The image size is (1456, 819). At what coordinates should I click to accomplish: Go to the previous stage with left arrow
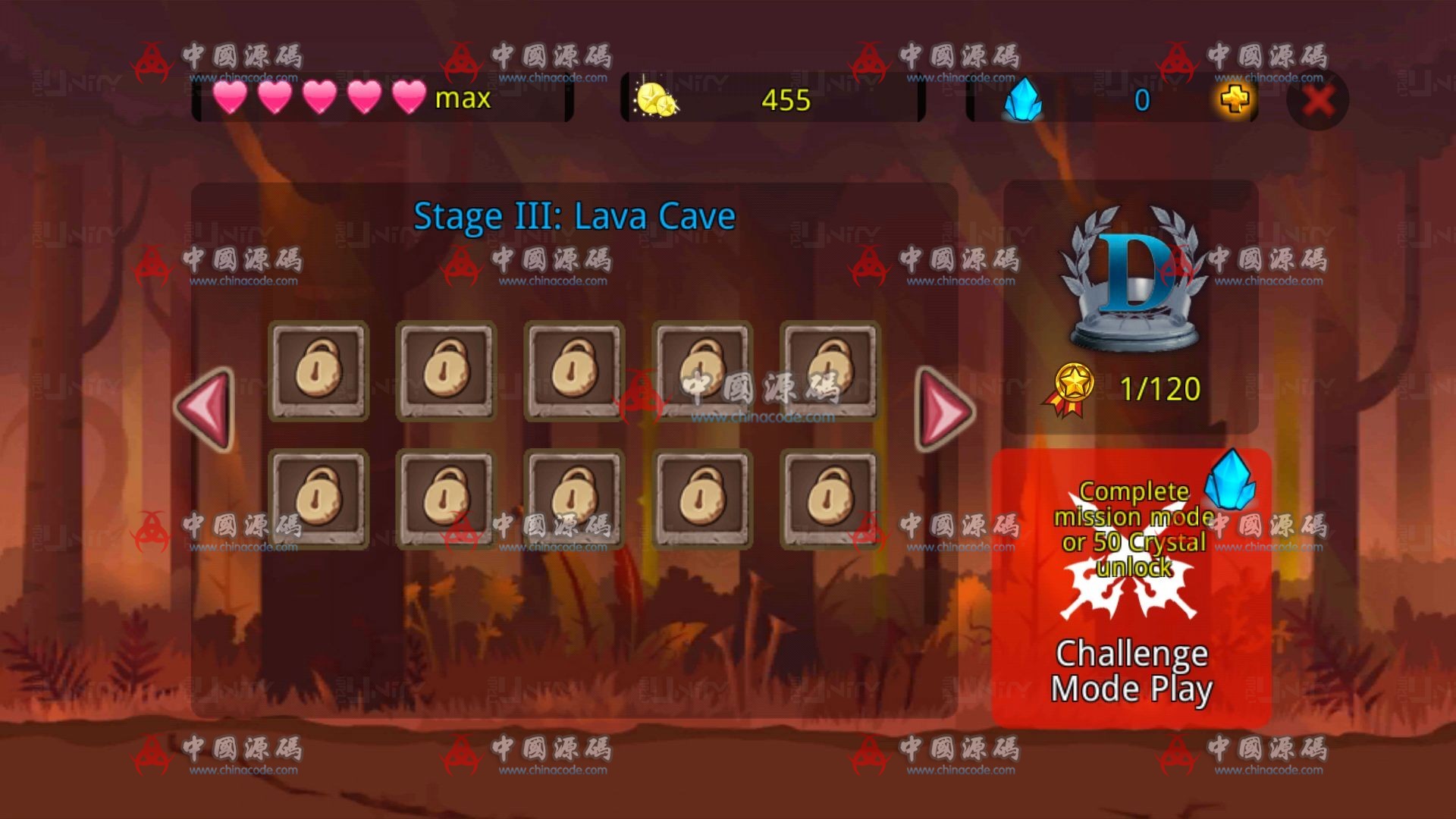coord(205,409)
